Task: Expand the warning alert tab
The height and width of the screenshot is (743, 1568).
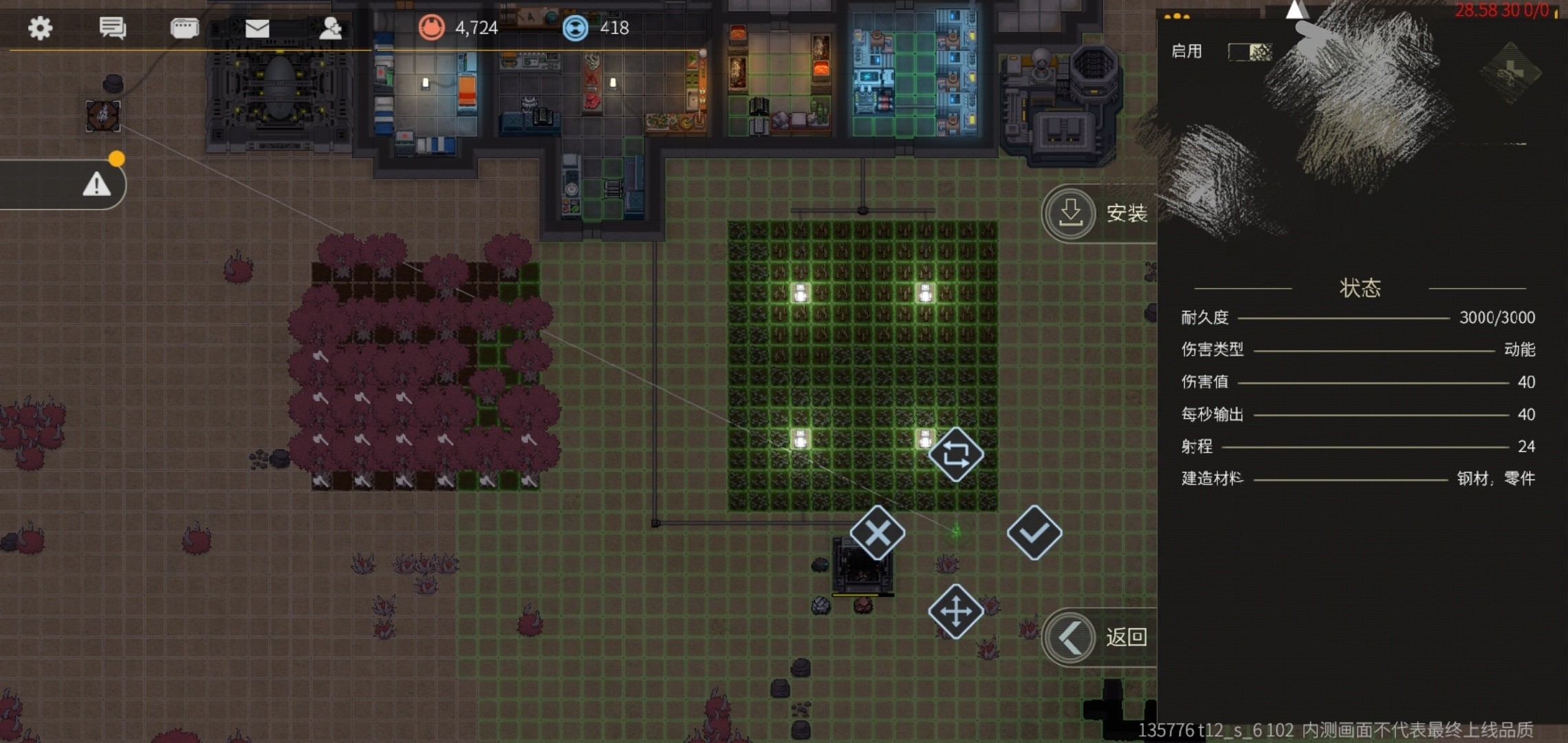Action: [x=96, y=184]
